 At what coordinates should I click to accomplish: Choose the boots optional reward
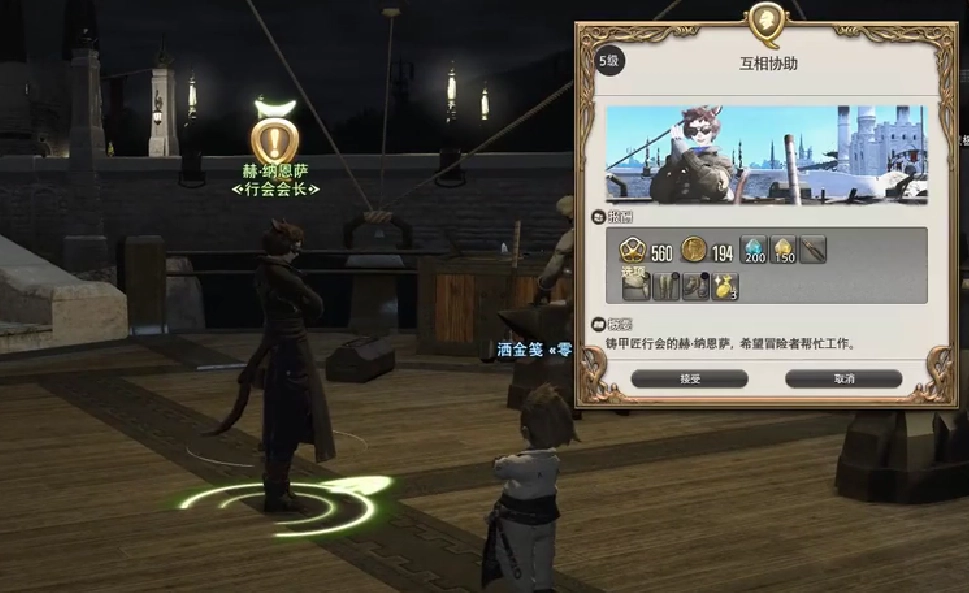[x=694, y=286]
